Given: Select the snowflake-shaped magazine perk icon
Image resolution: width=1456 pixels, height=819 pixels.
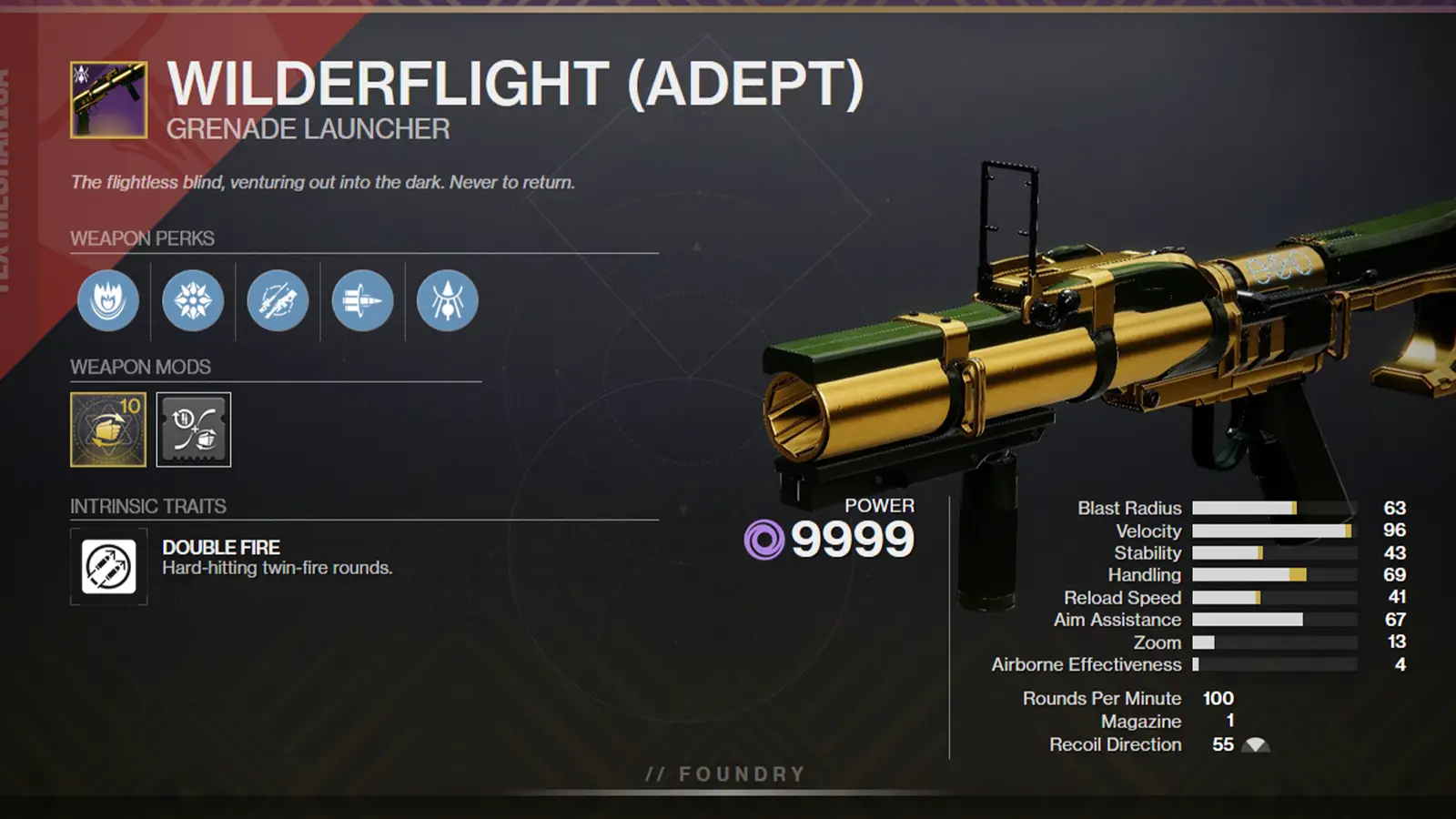Looking at the screenshot, I should click(x=193, y=302).
